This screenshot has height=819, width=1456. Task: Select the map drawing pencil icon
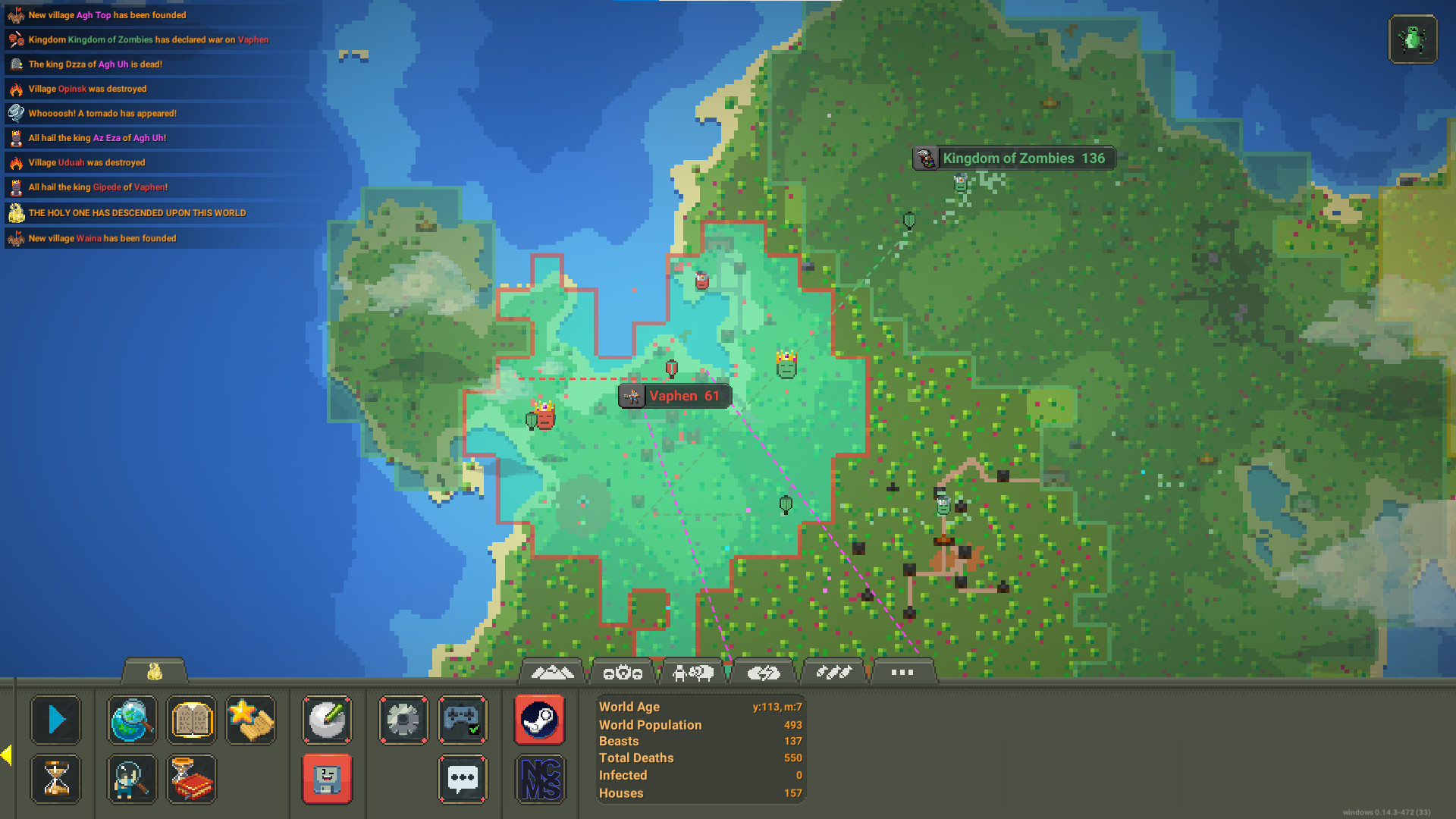pyautogui.click(x=327, y=720)
